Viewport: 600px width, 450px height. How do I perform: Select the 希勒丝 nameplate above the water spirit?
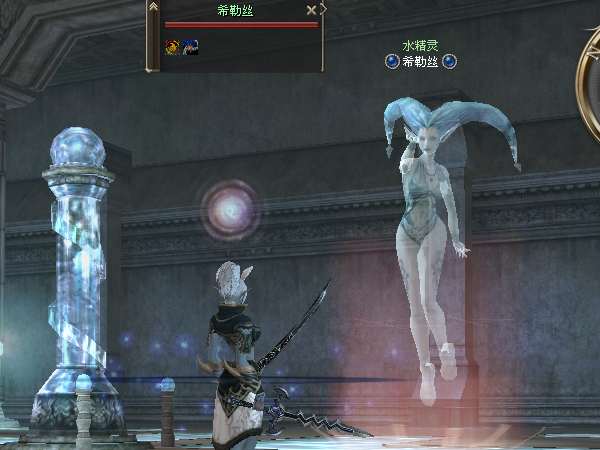(x=421, y=62)
